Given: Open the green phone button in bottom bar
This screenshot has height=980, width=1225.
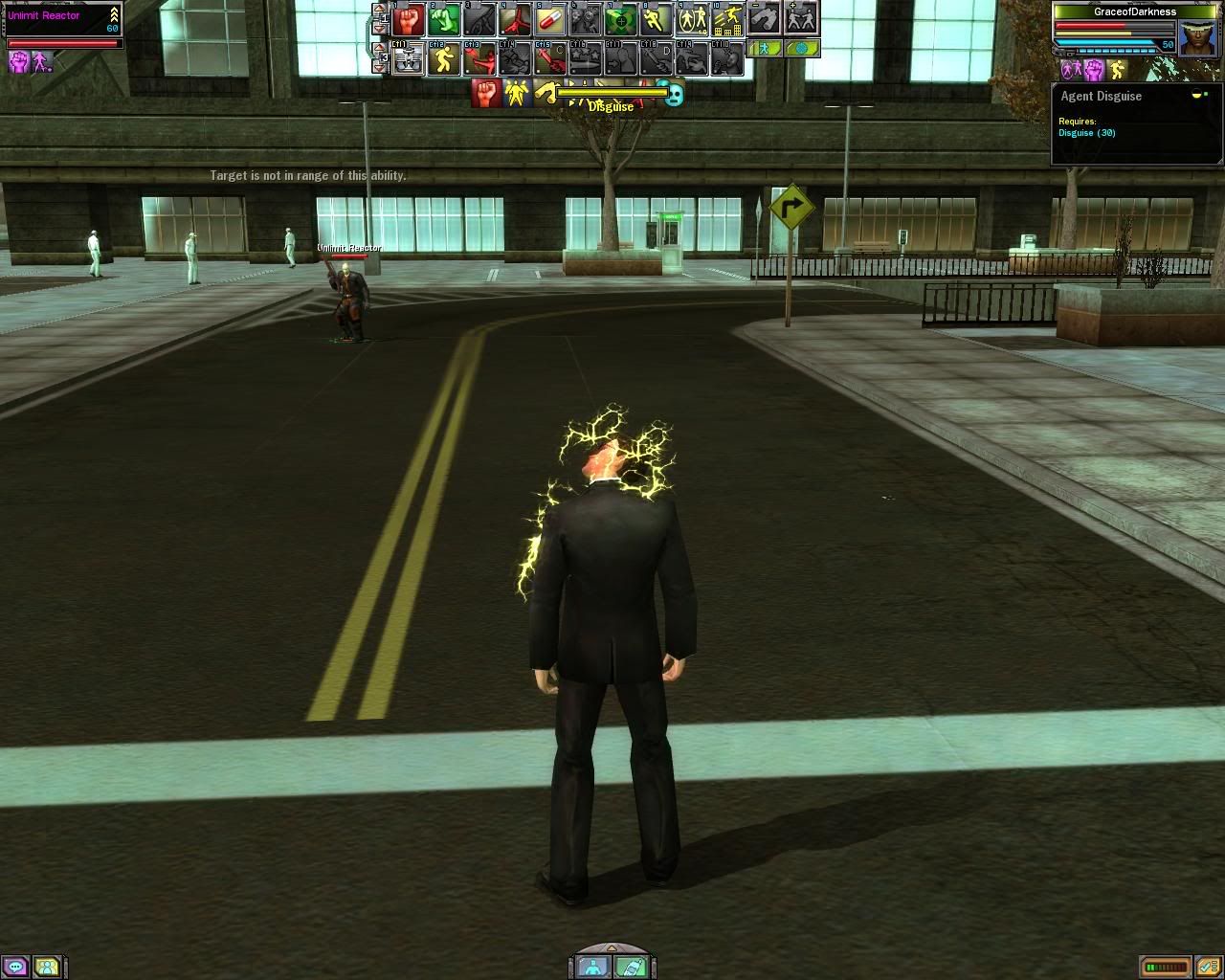Looking at the screenshot, I should pyautogui.click(x=630, y=967).
